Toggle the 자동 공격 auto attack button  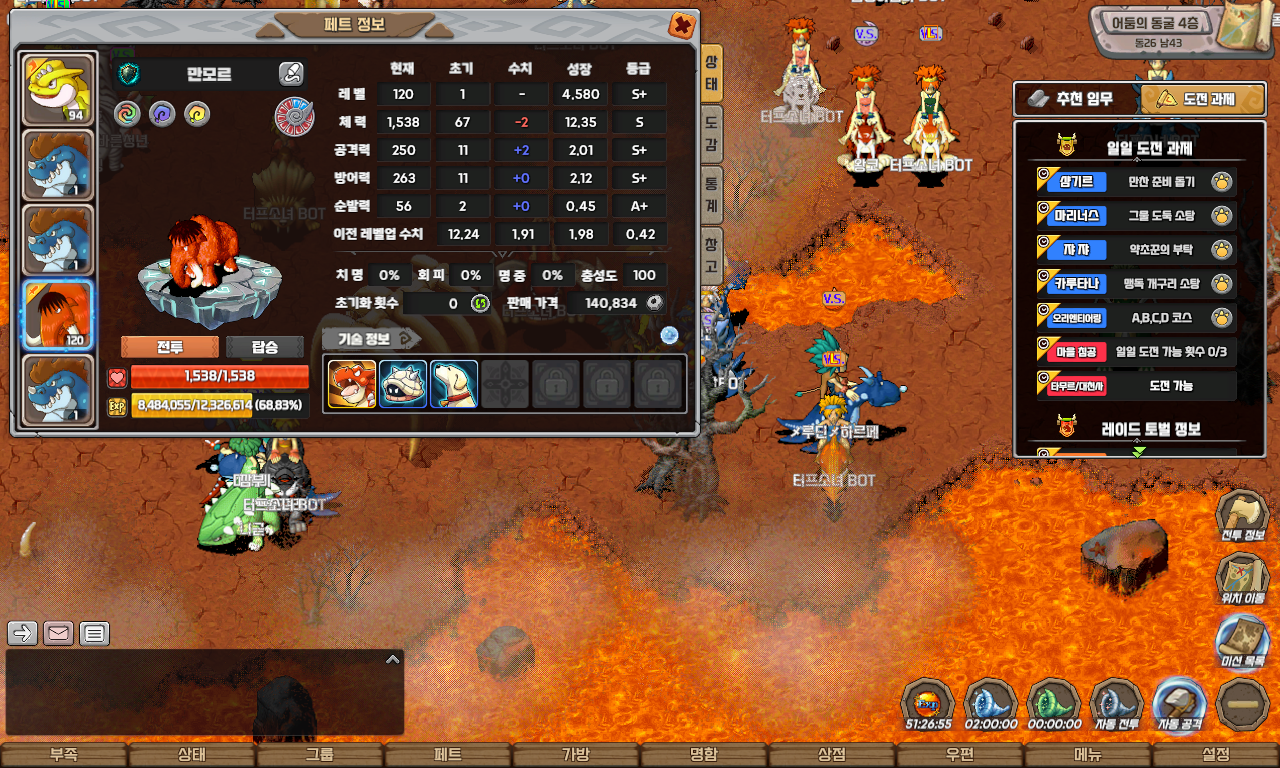(x=1179, y=705)
